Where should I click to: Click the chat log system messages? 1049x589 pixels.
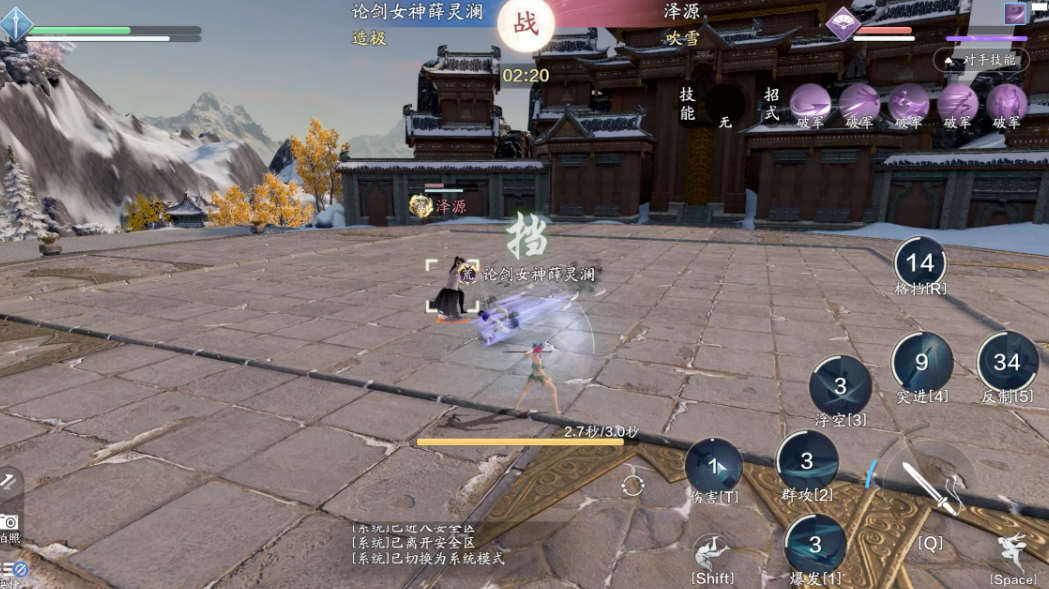[x=428, y=543]
